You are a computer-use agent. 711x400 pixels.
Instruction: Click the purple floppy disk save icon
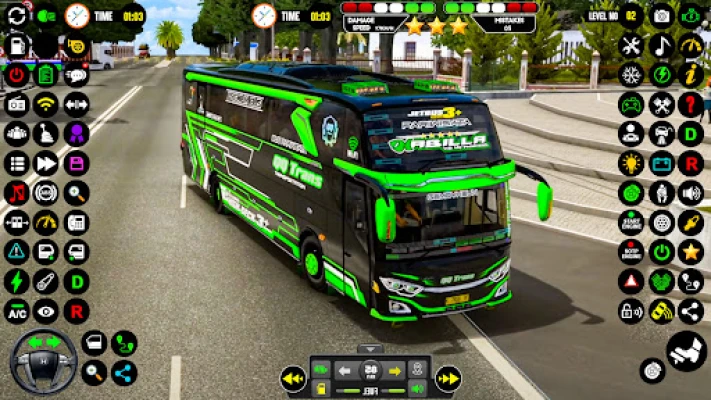(76, 163)
